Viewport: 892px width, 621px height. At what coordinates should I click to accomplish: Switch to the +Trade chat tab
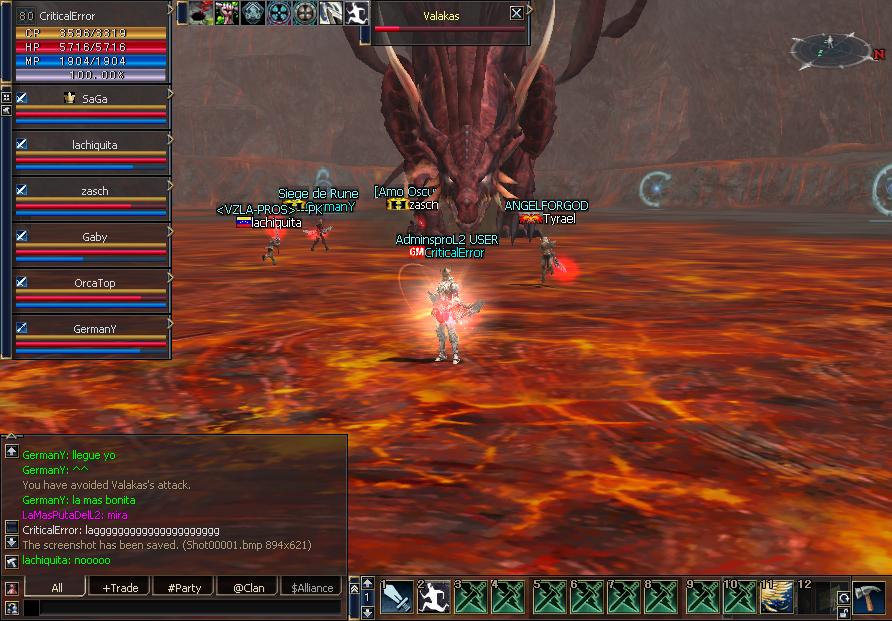click(121, 587)
